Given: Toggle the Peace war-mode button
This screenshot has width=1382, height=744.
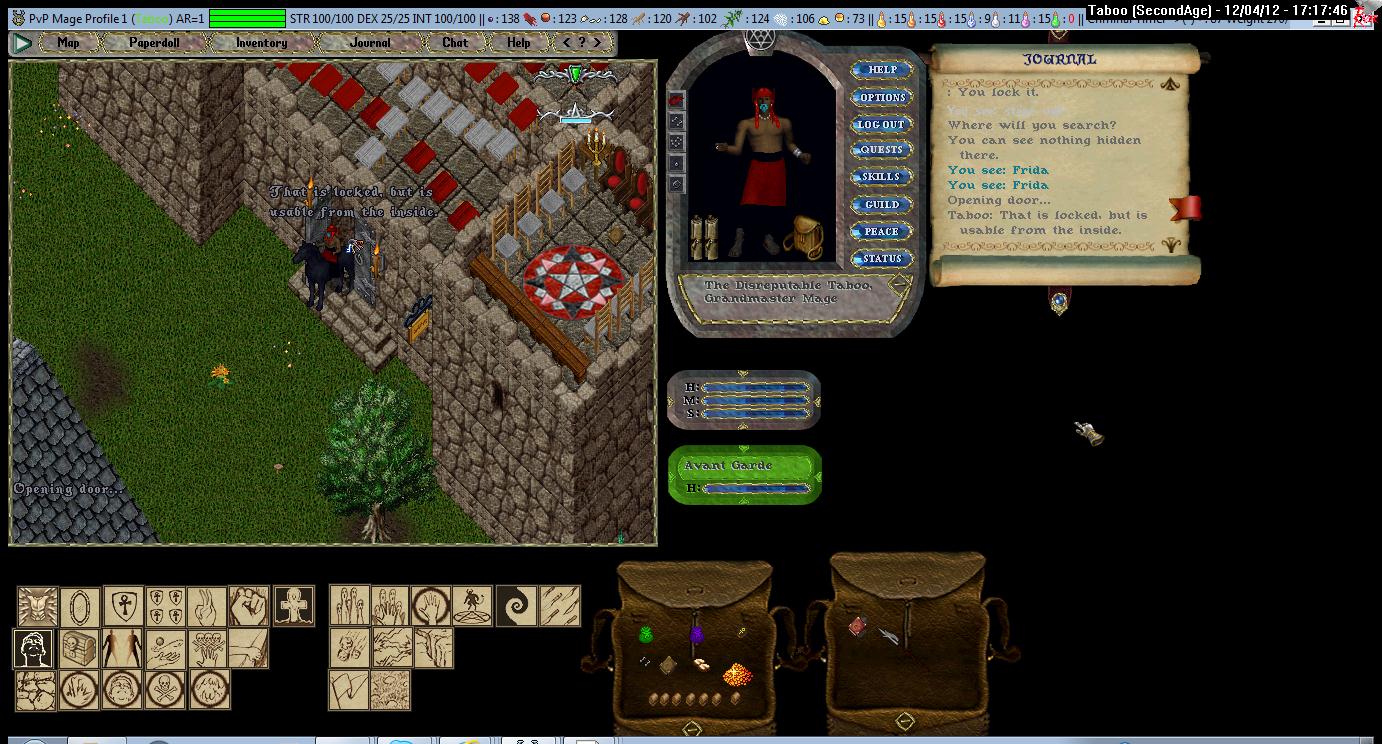Looking at the screenshot, I should (x=881, y=231).
